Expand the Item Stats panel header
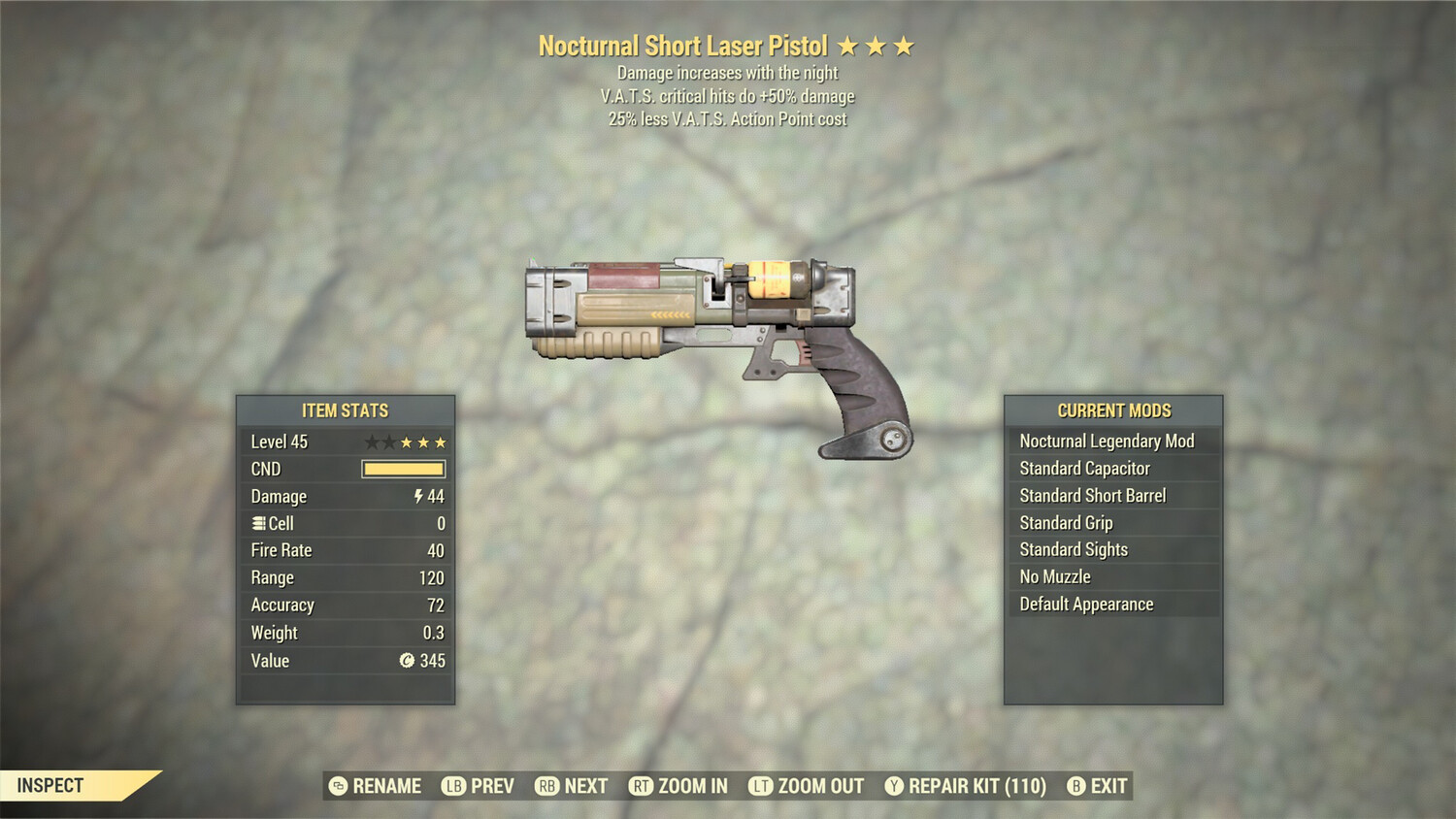The image size is (1456, 819). pos(346,410)
